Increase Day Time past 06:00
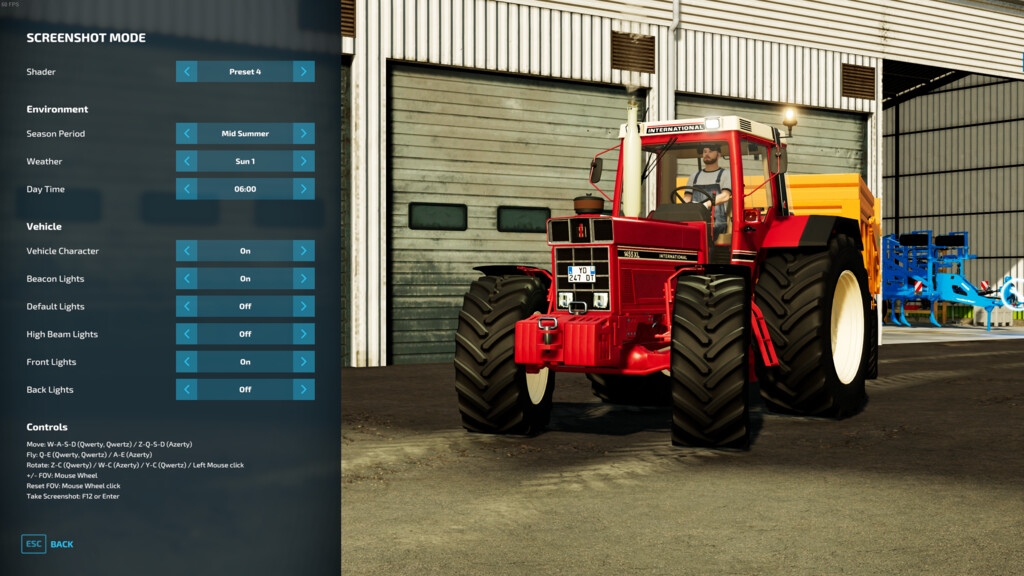This screenshot has height=576, width=1024. point(304,189)
